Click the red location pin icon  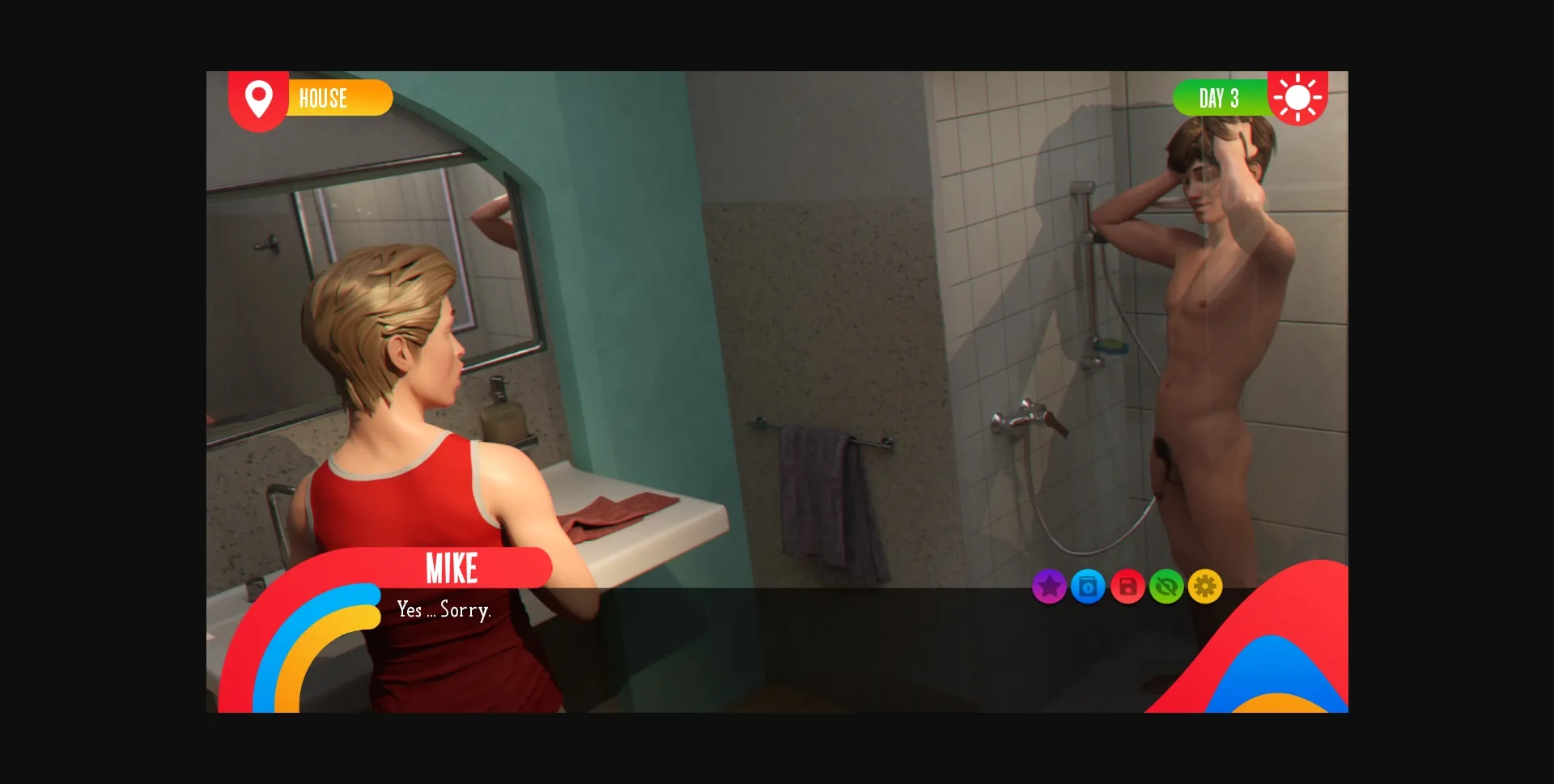coord(258,97)
